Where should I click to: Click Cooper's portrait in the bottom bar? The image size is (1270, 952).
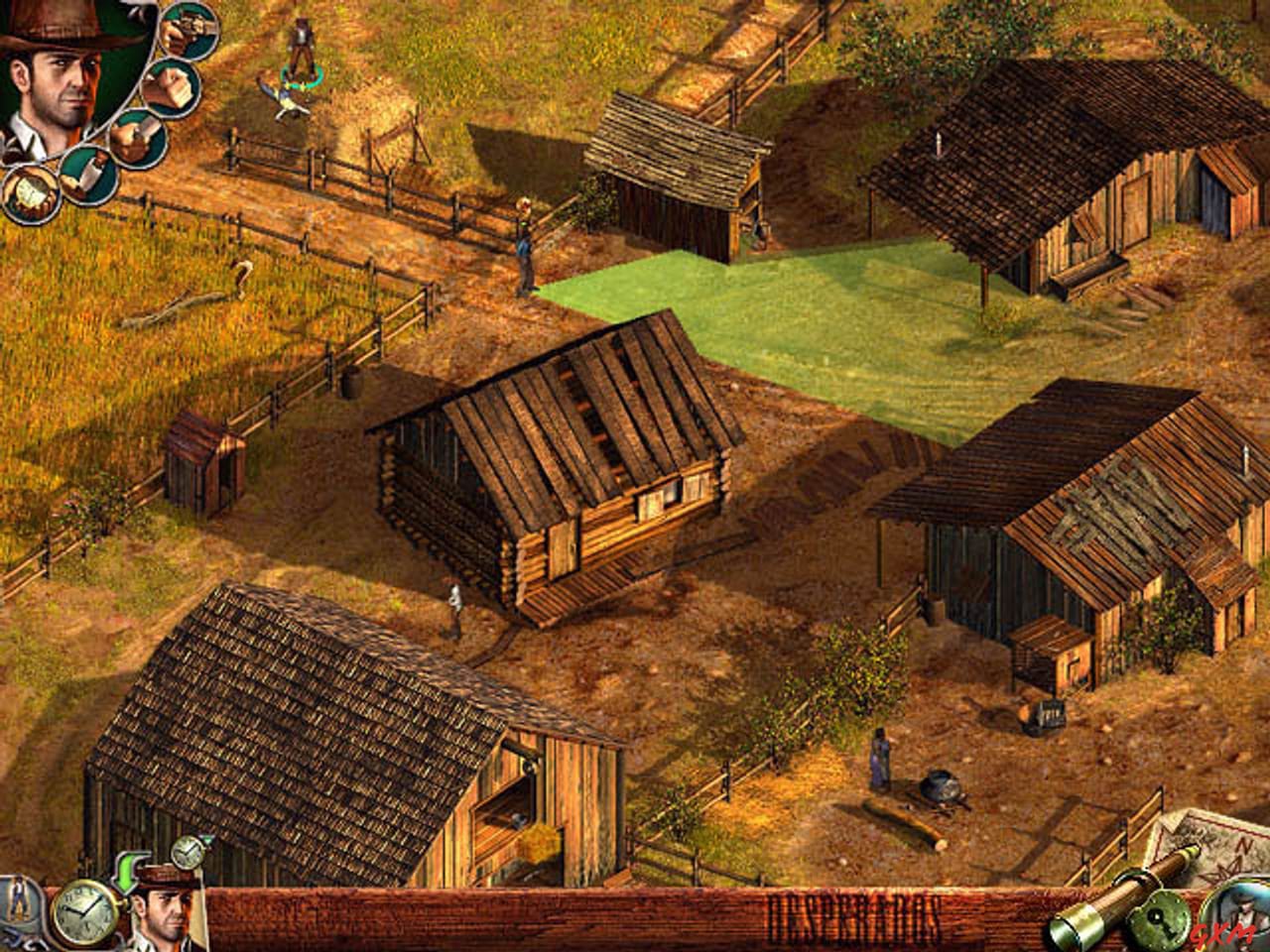coord(166,913)
